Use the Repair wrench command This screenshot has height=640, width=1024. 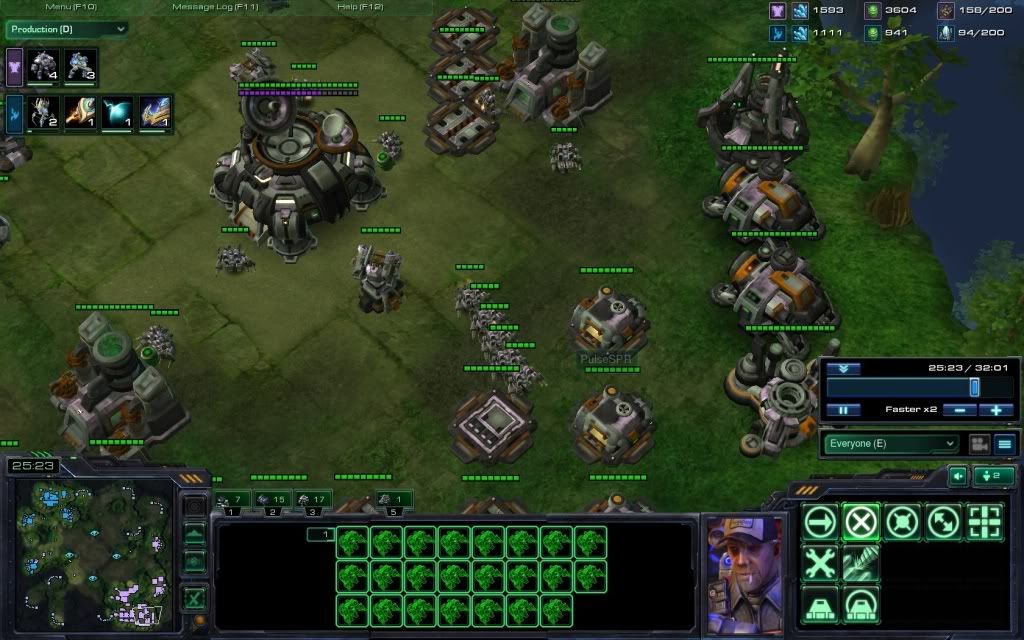pyautogui.click(x=820, y=563)
